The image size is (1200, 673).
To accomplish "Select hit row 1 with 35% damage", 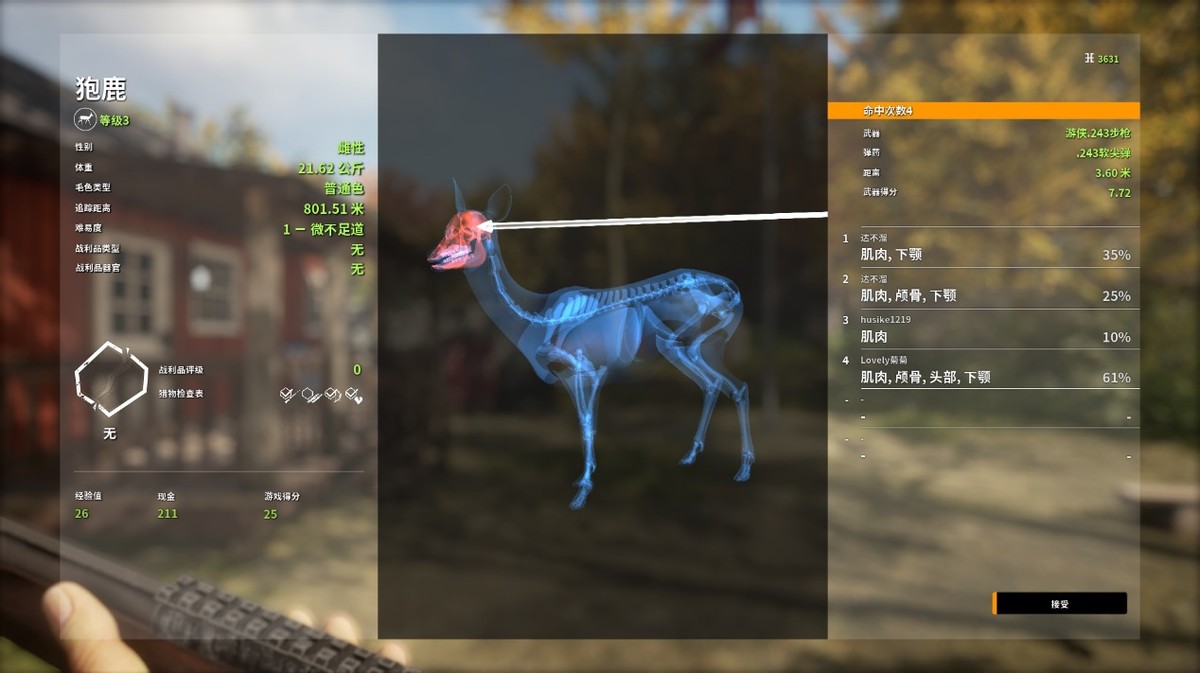I will (985, 248).
